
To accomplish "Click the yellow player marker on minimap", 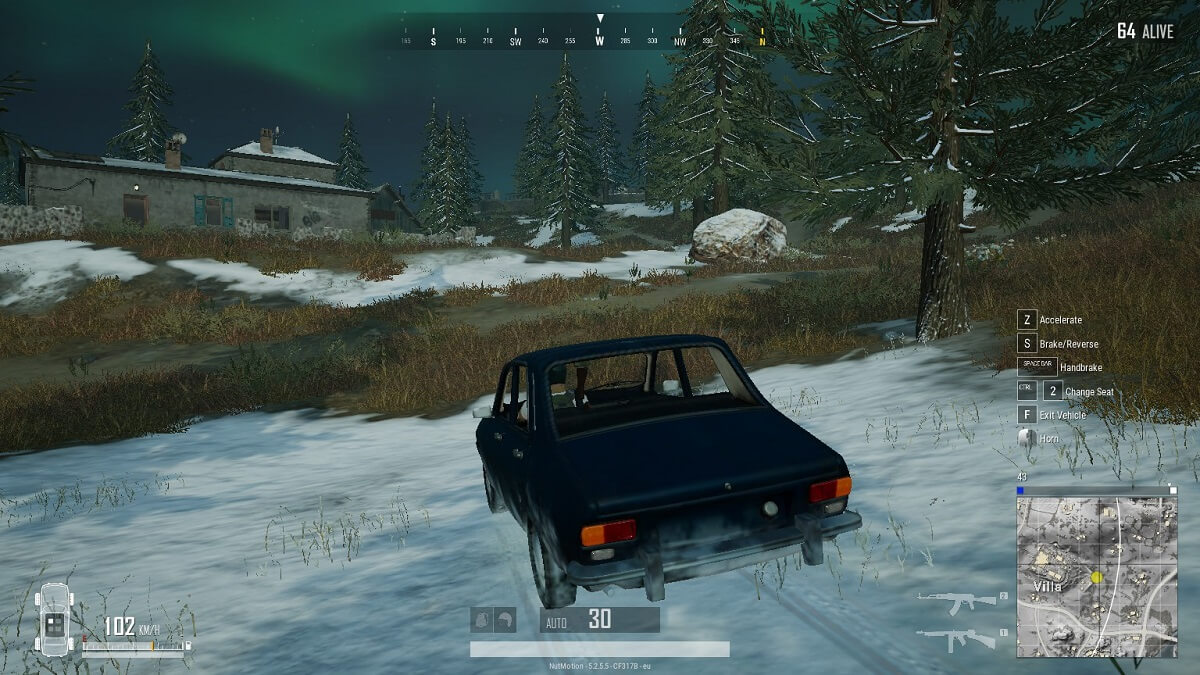I will pyautogui.click(x=1096, y=577).
